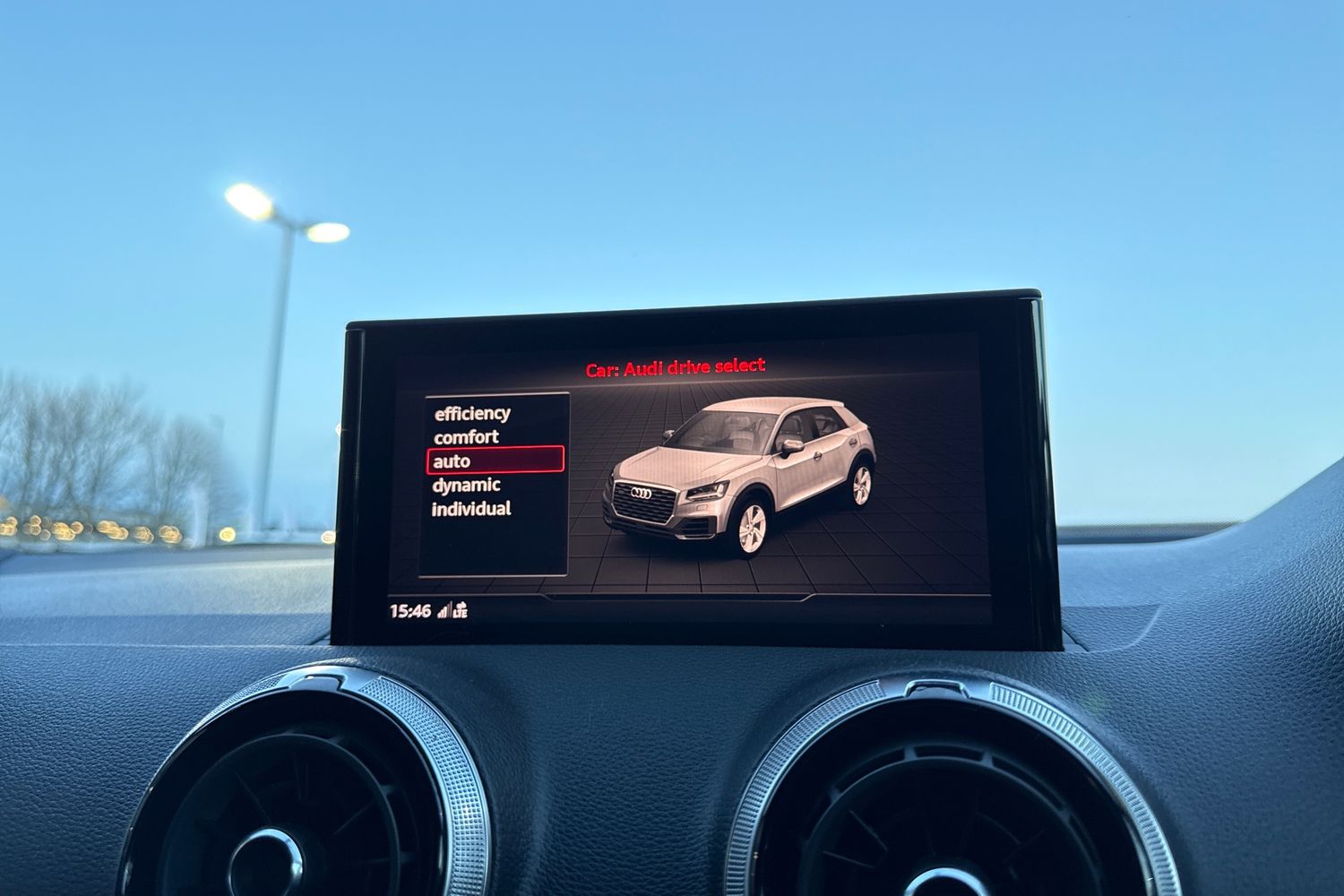Enable efficiency drive mode
Screen dimensions: 1344x896
coord(472,413)
